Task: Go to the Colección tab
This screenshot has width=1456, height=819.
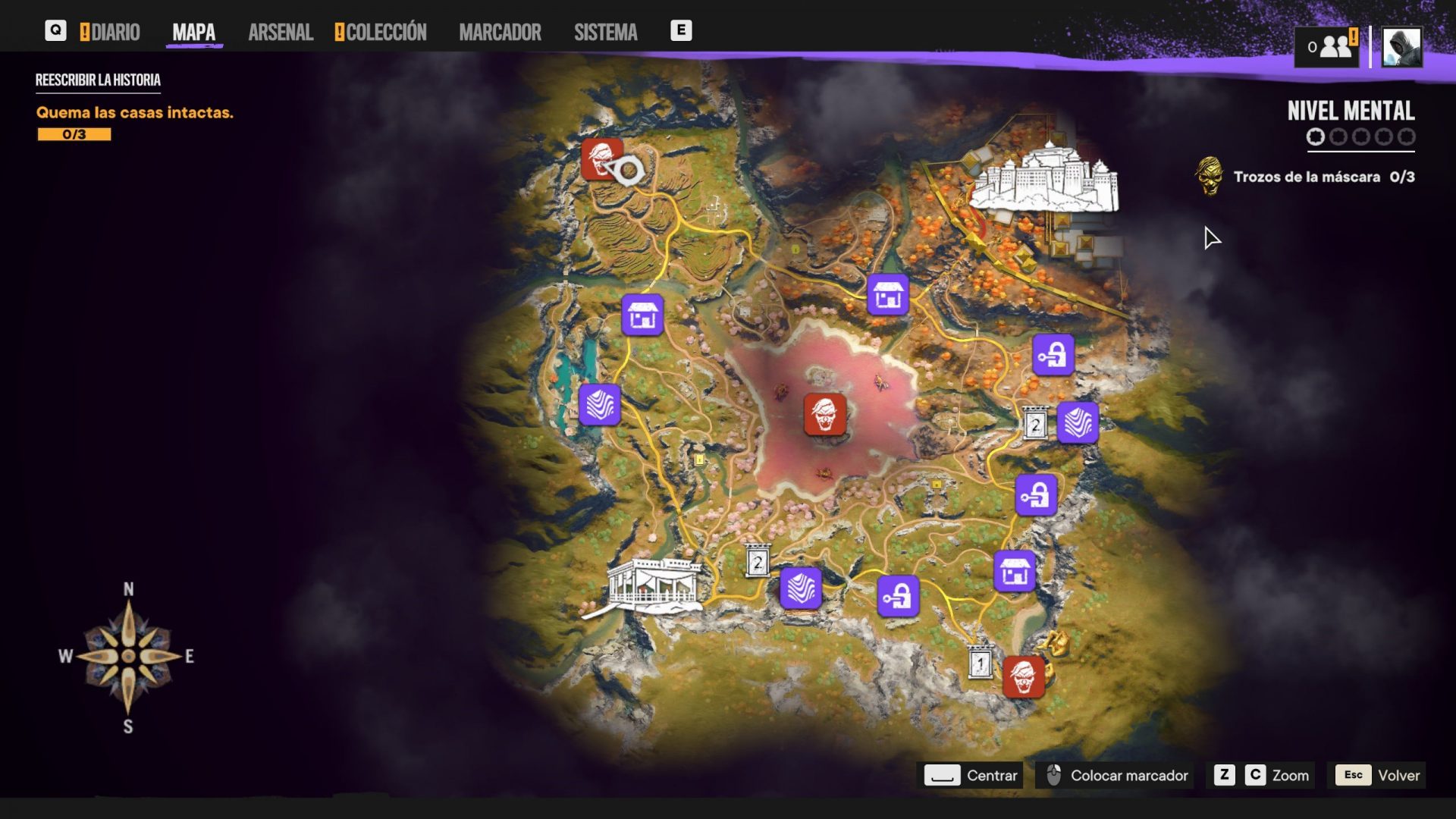Action: 381,32
